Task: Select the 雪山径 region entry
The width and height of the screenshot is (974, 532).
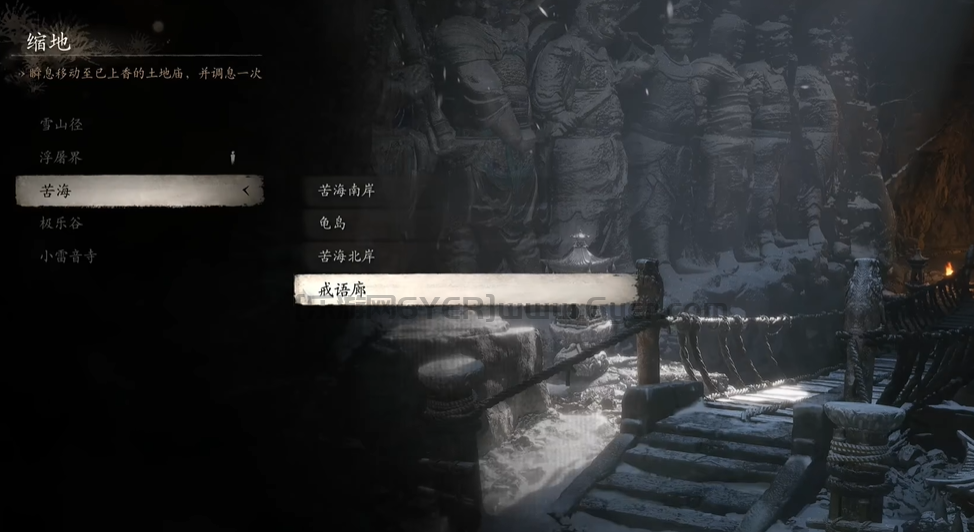Action: click(x=62, y=125)
